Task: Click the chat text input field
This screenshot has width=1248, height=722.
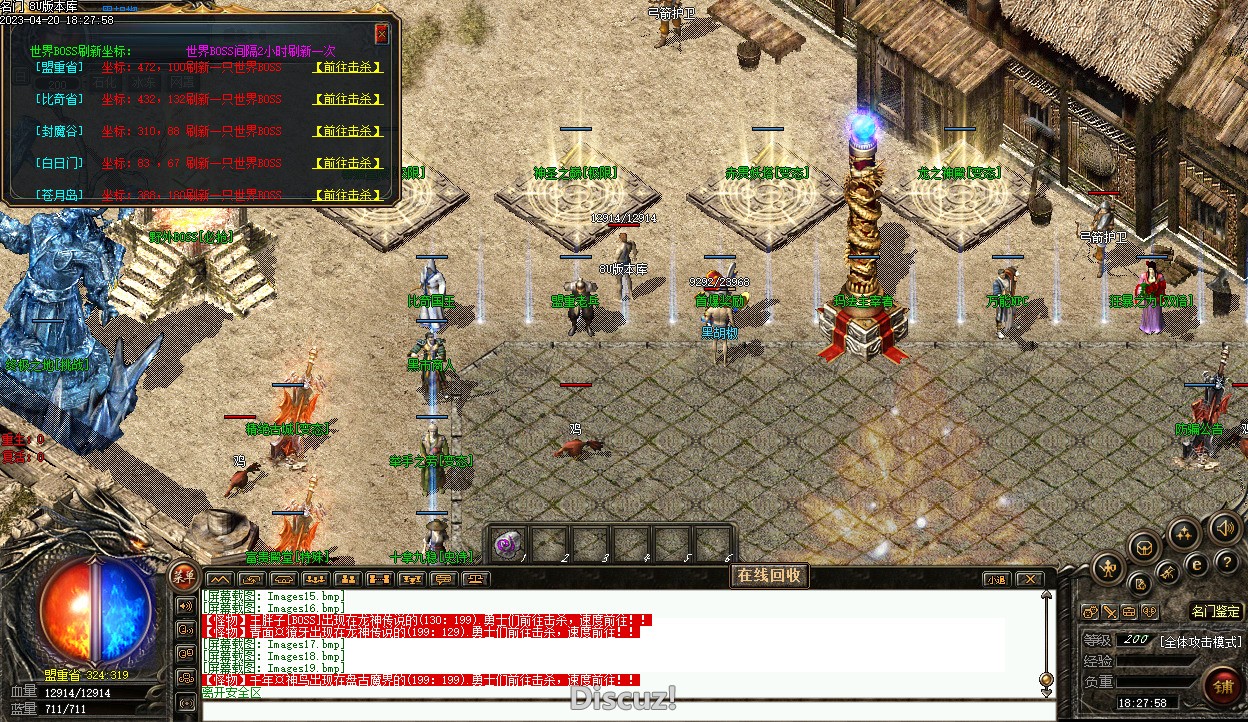Action: (620, 708)
